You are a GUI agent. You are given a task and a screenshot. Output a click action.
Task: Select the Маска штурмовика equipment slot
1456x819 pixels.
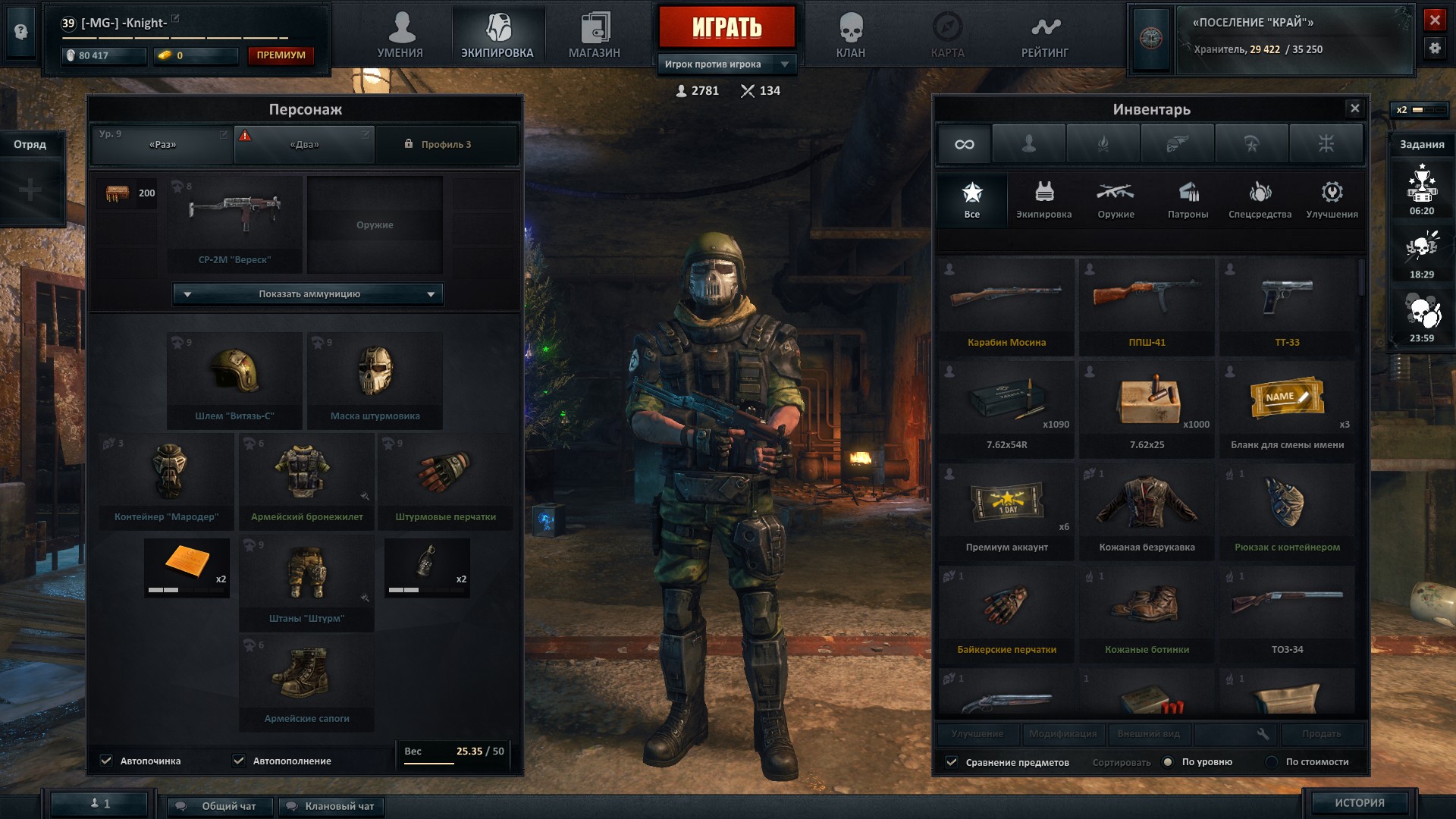coord(375,379)
